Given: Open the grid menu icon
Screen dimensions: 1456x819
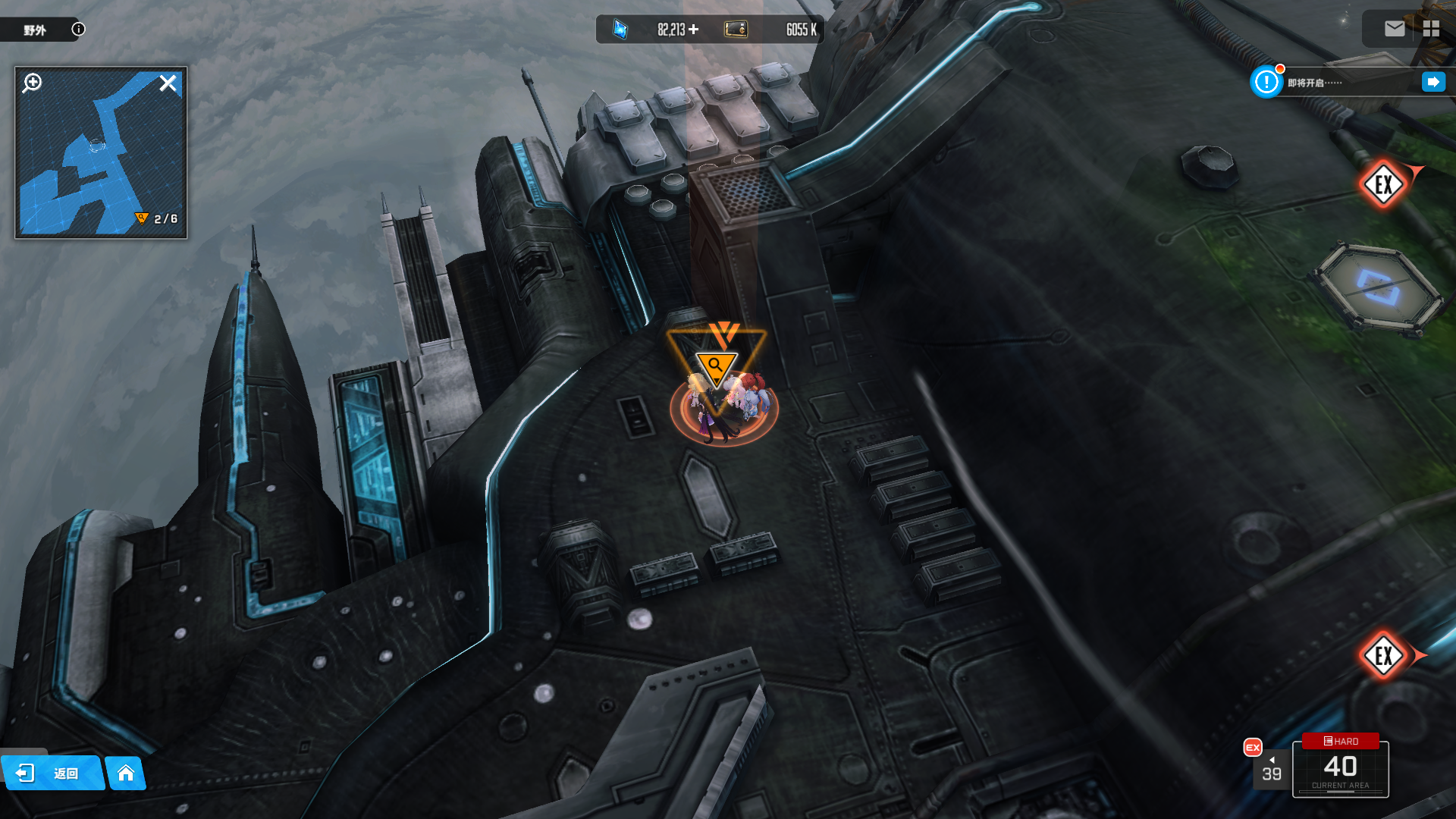Looking at the screenshot, I should pos(1431,29).
